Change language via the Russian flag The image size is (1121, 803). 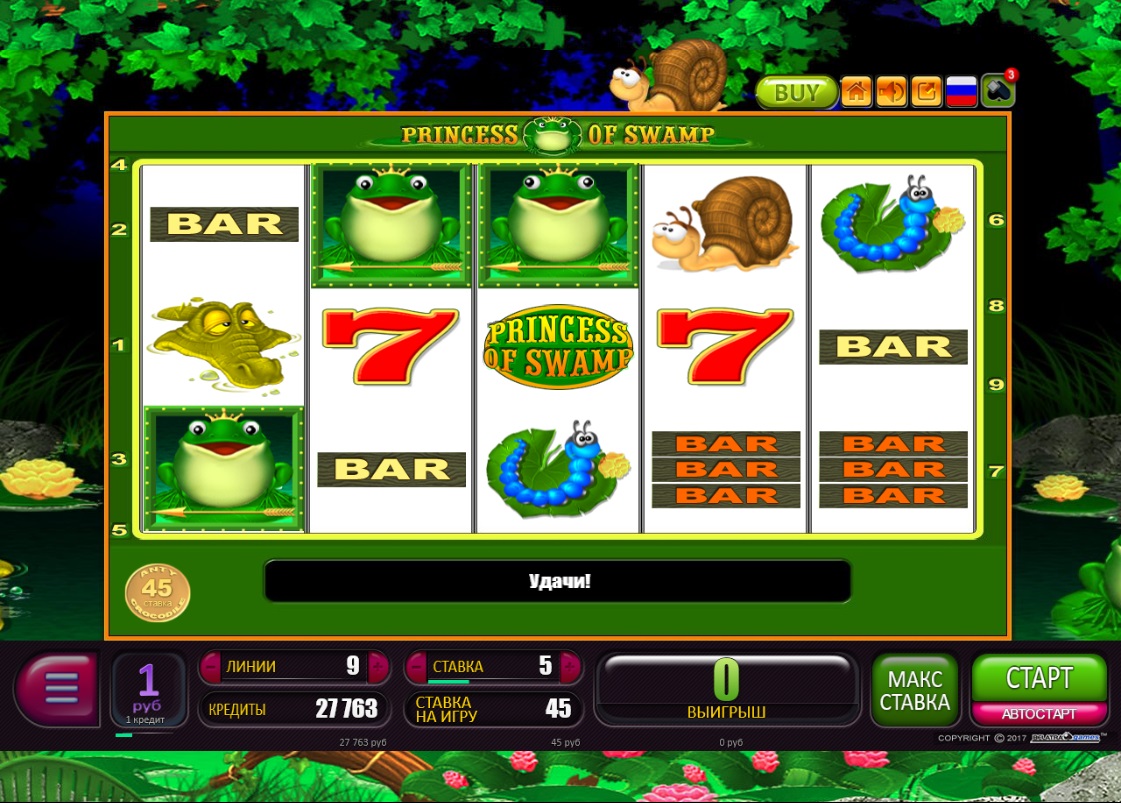962,93
